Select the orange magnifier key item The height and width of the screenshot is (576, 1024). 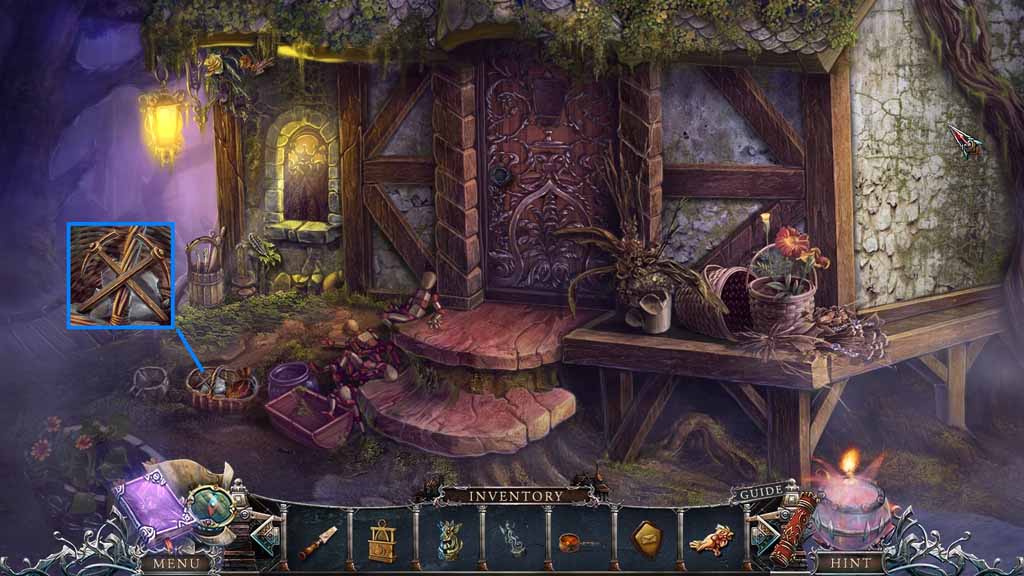click(579, 541)
